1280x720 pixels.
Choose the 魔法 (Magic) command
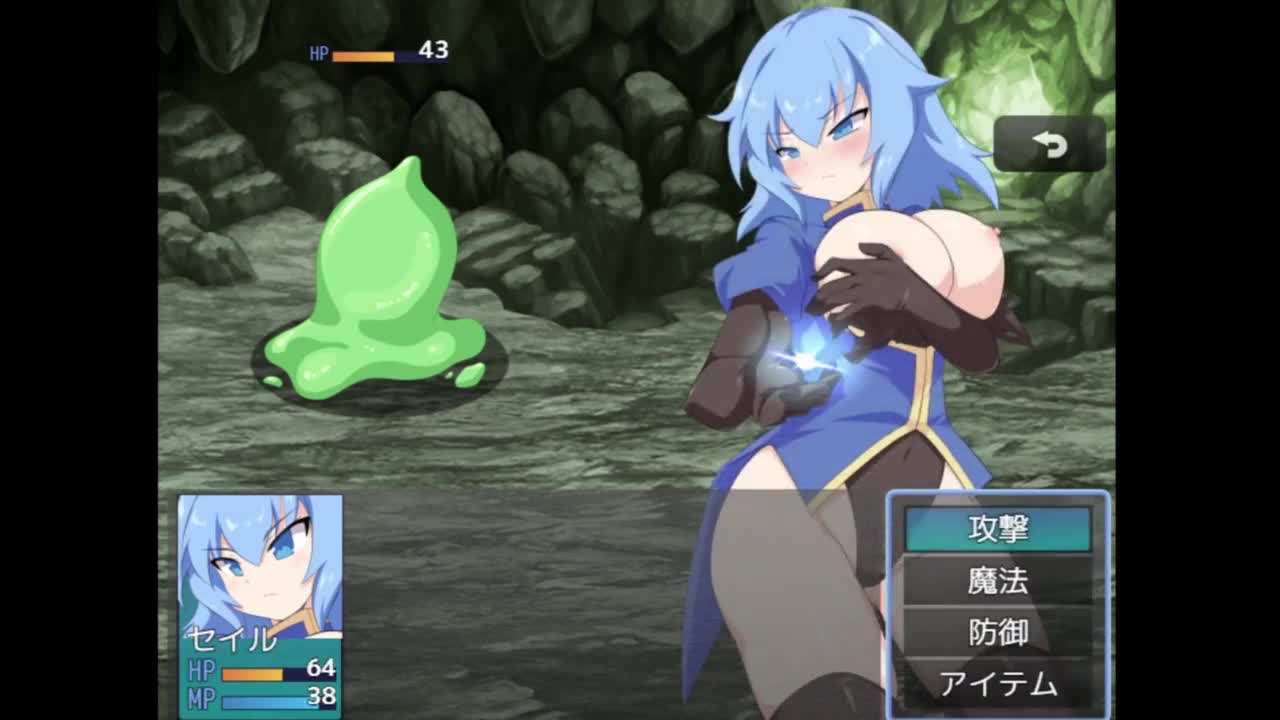[997, 581]
